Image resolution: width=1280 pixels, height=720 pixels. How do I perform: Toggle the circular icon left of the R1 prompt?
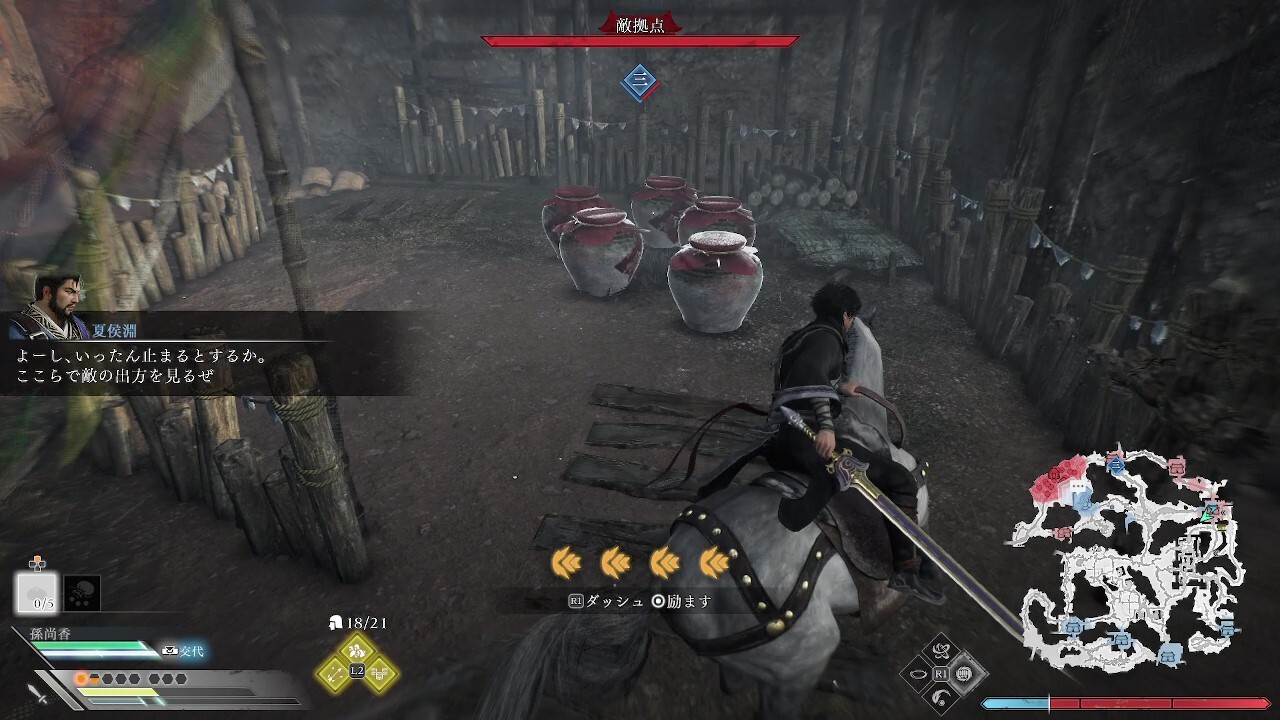click(917, 672)
